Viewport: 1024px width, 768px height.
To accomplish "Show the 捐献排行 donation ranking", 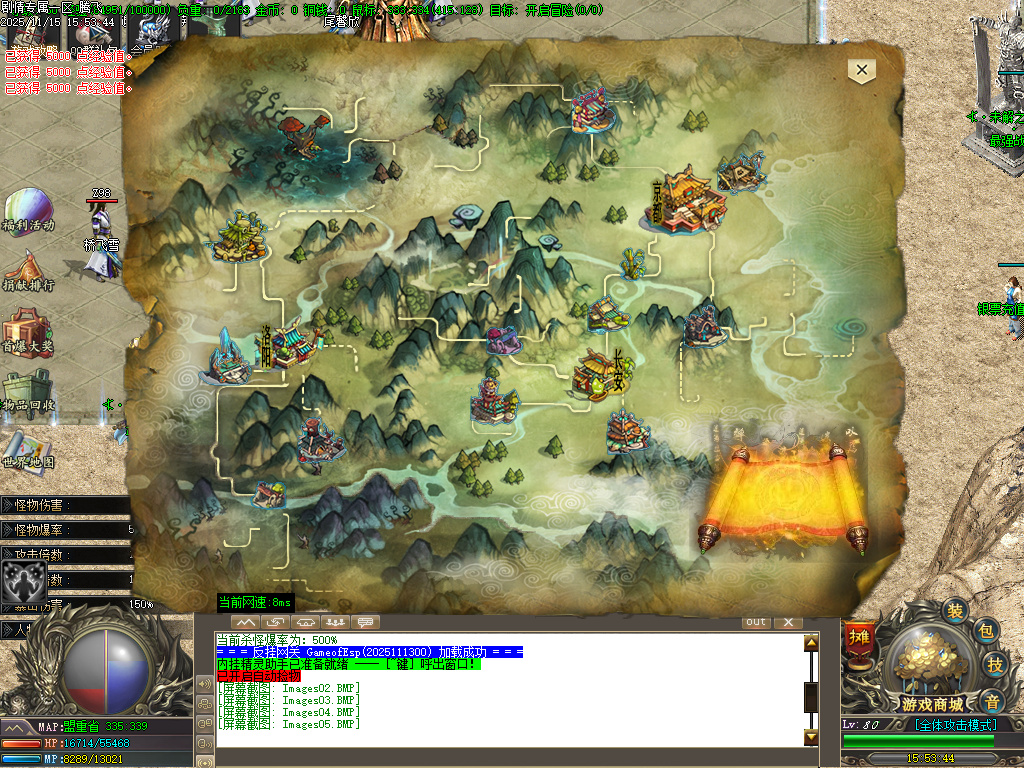I will (27, 270).
